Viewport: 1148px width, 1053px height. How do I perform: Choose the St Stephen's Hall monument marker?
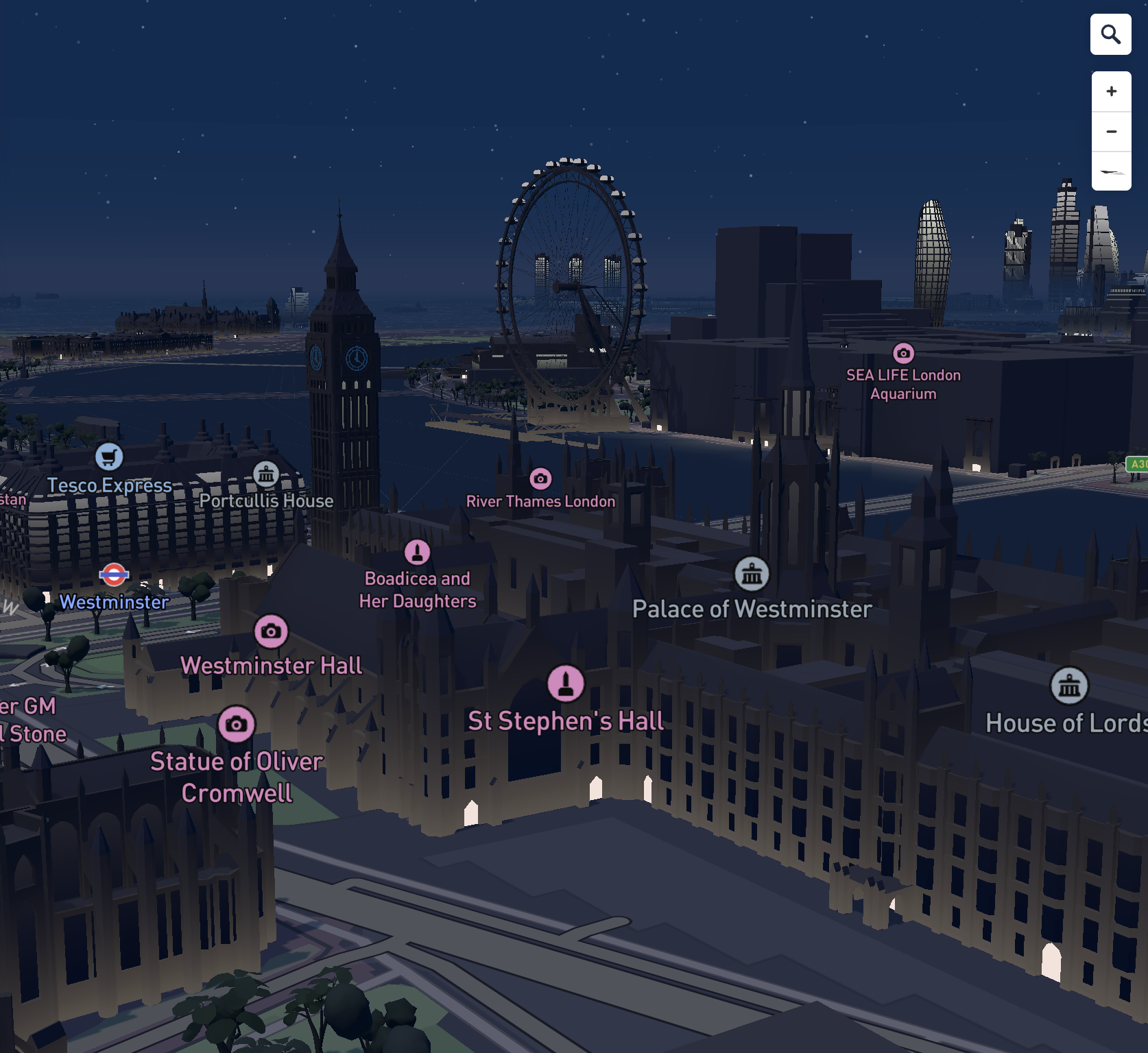(566, 683)
